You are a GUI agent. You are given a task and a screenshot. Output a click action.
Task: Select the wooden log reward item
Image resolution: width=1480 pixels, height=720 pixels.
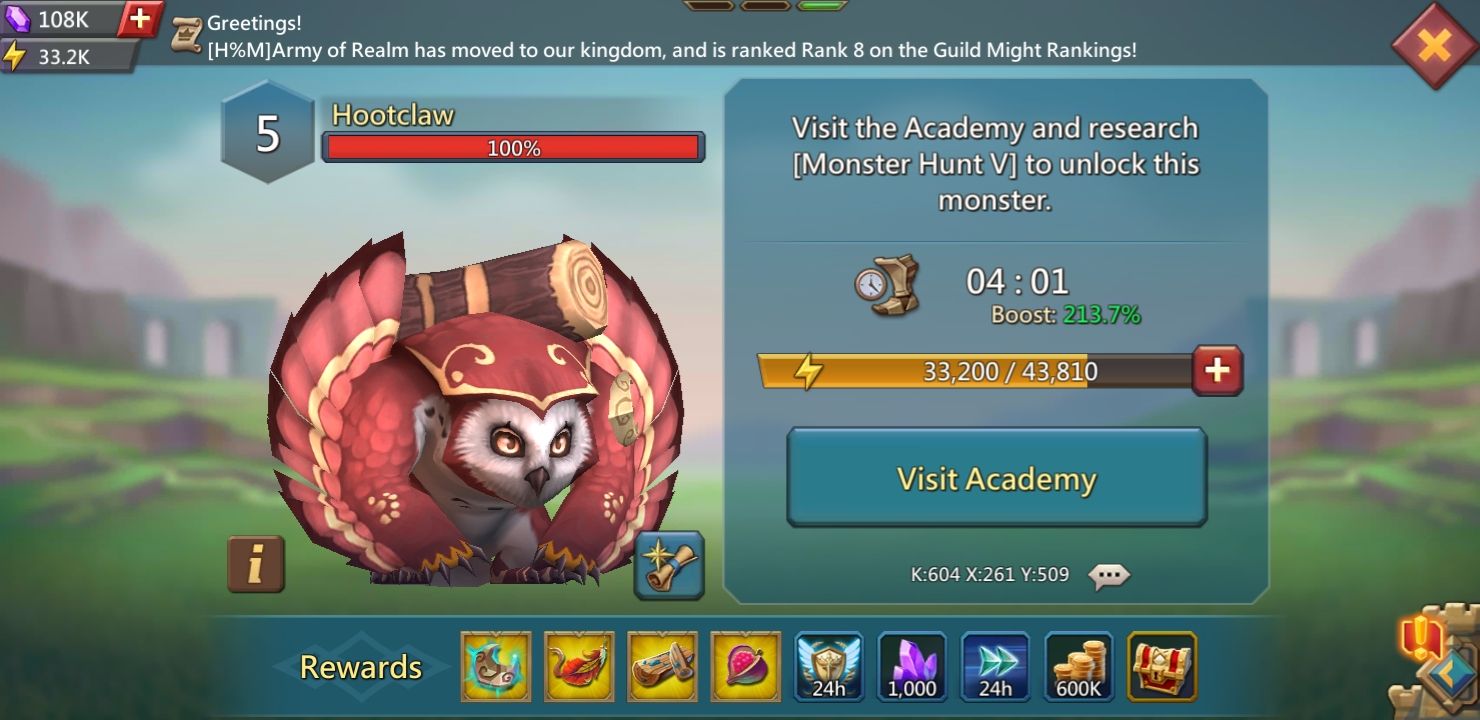(x=662, y=665)
